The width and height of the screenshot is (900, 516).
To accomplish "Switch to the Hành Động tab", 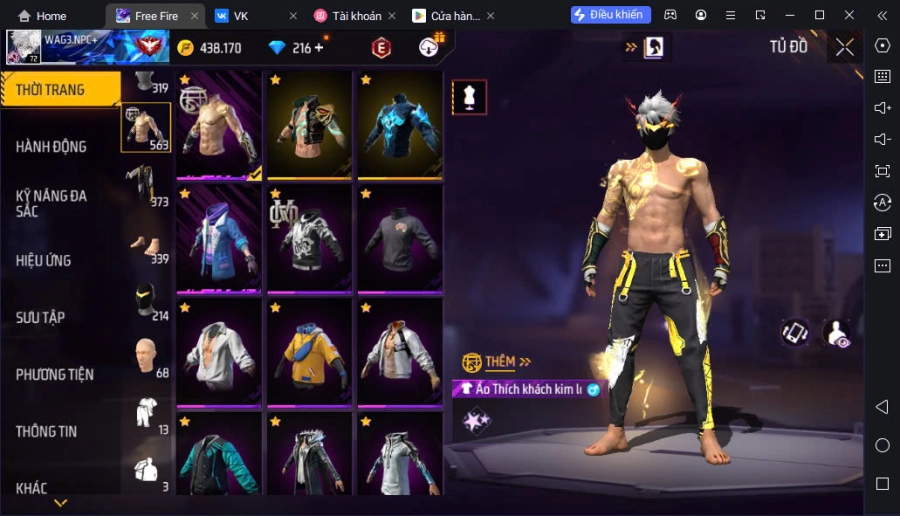I will [52, 147].
